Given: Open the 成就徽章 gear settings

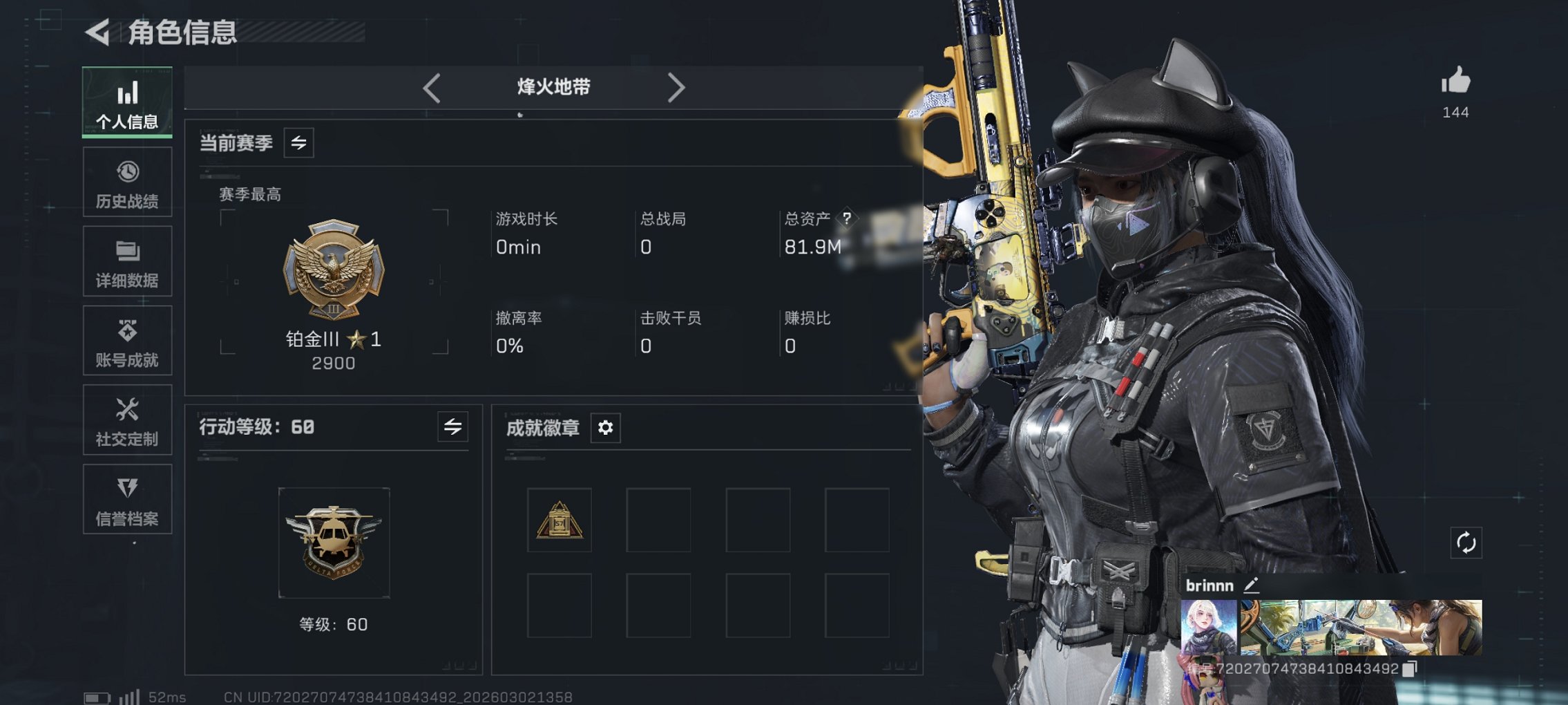Looking at the screenshot, I should [x=606, y=428].
